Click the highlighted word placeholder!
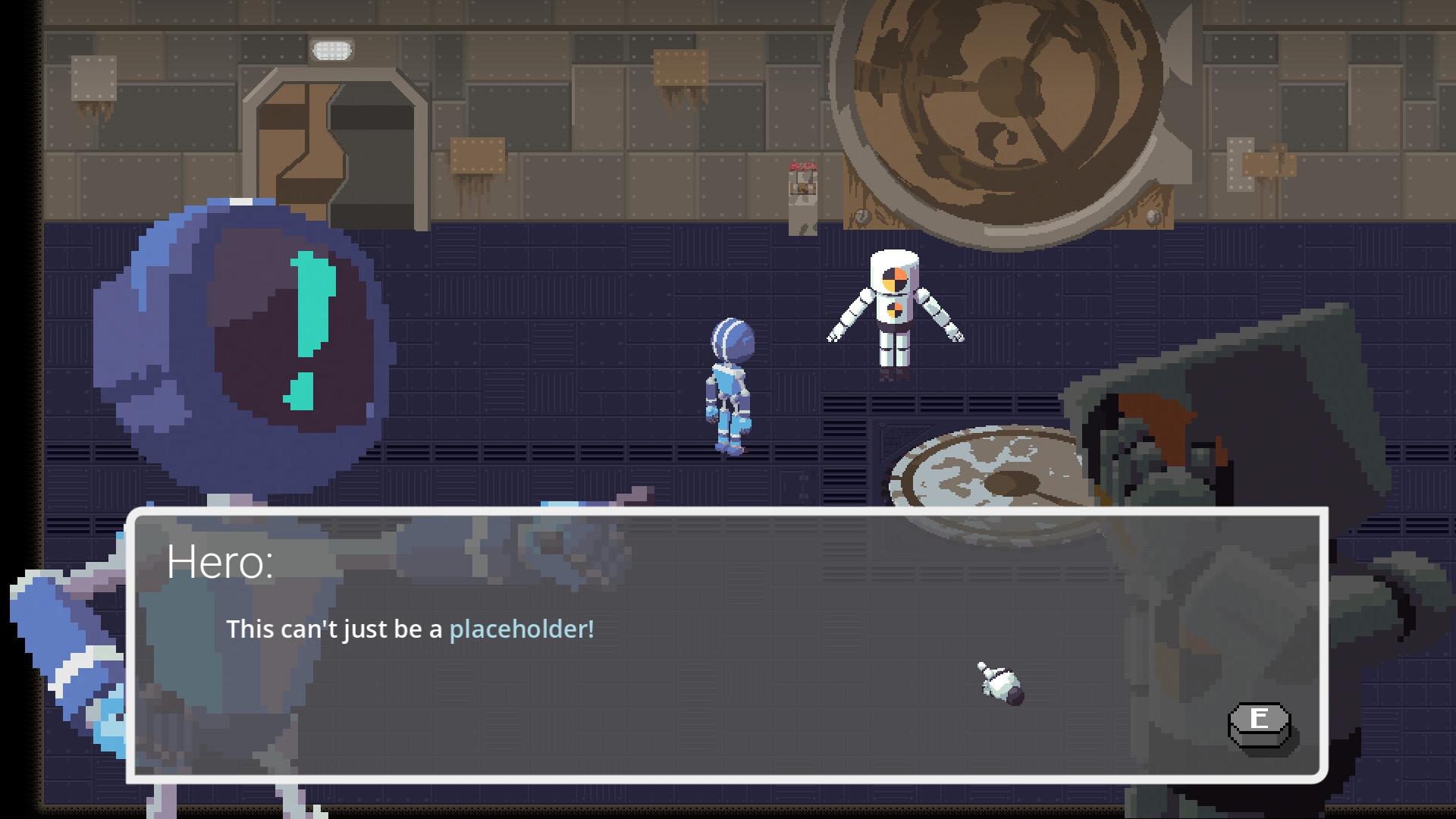 coord(522,629)
